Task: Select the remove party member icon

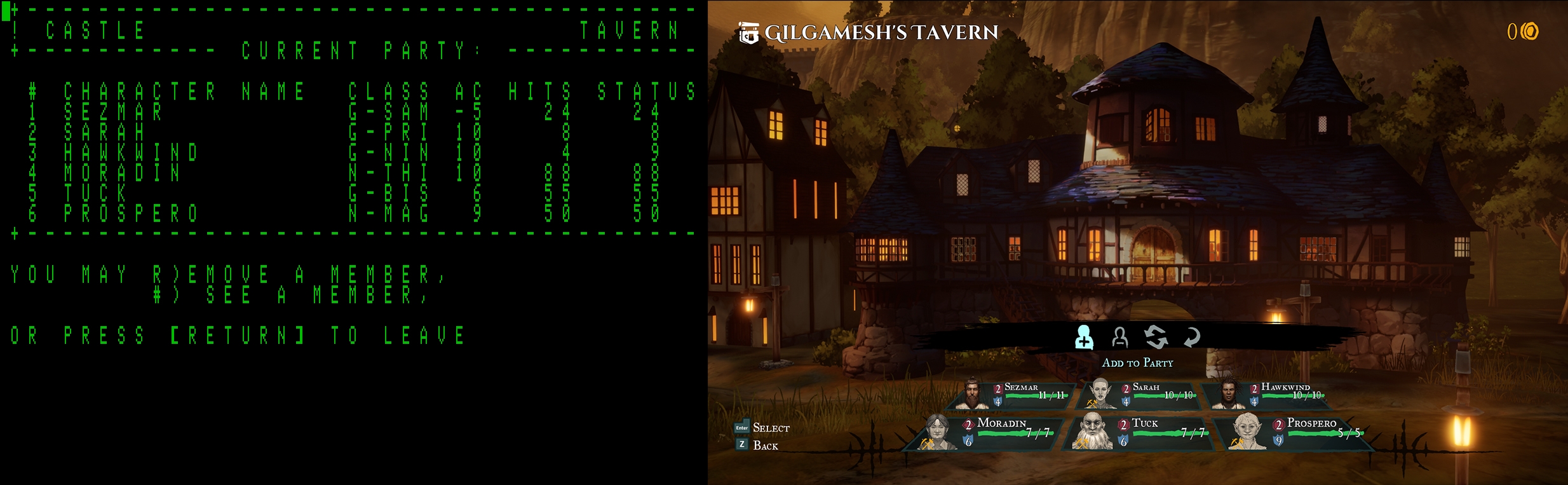Action: 1119,338
